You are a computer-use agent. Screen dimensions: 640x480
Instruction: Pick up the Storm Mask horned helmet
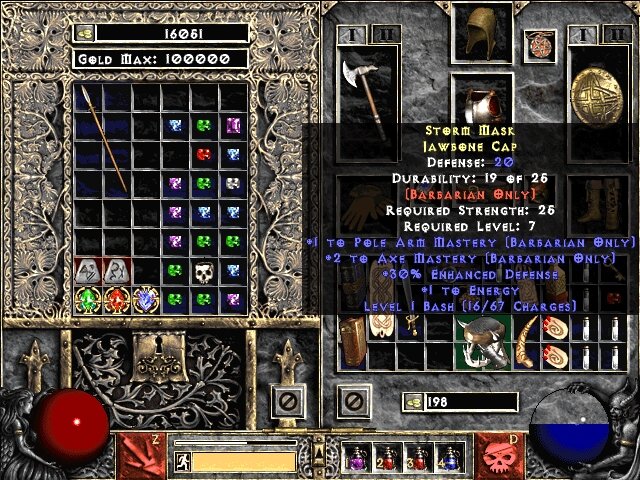(x=481, y=340)
